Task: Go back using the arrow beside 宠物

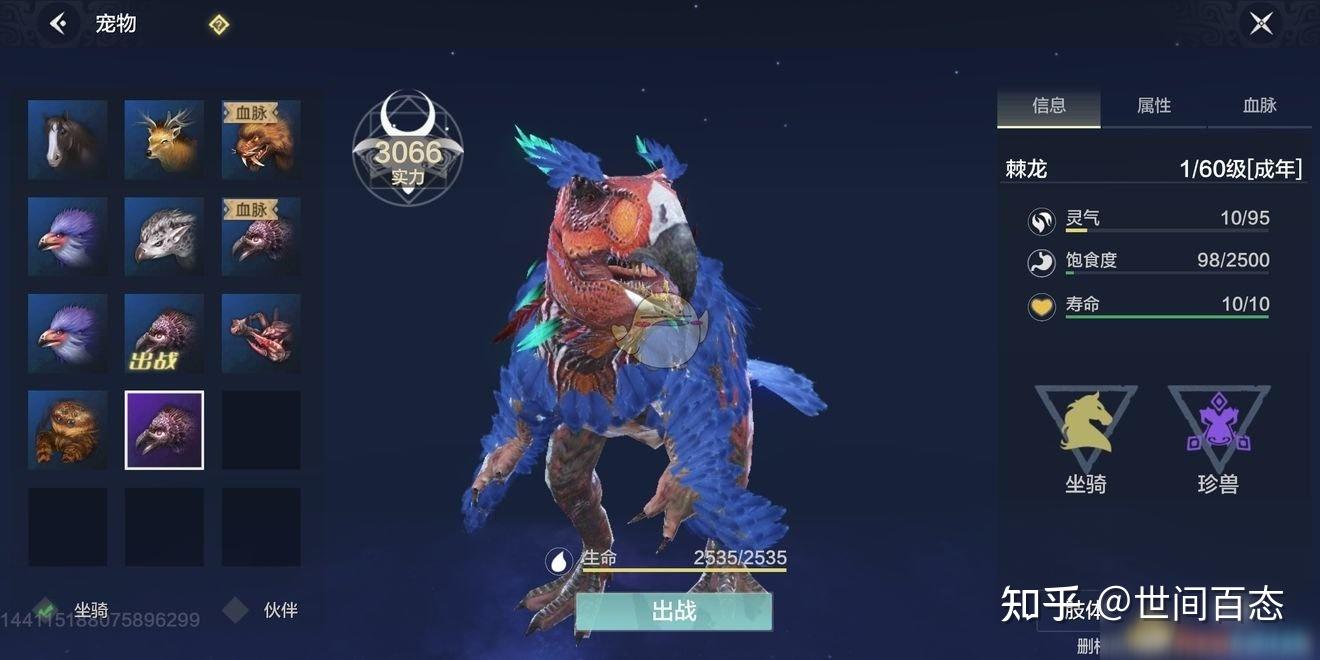Action: point(58,24)
